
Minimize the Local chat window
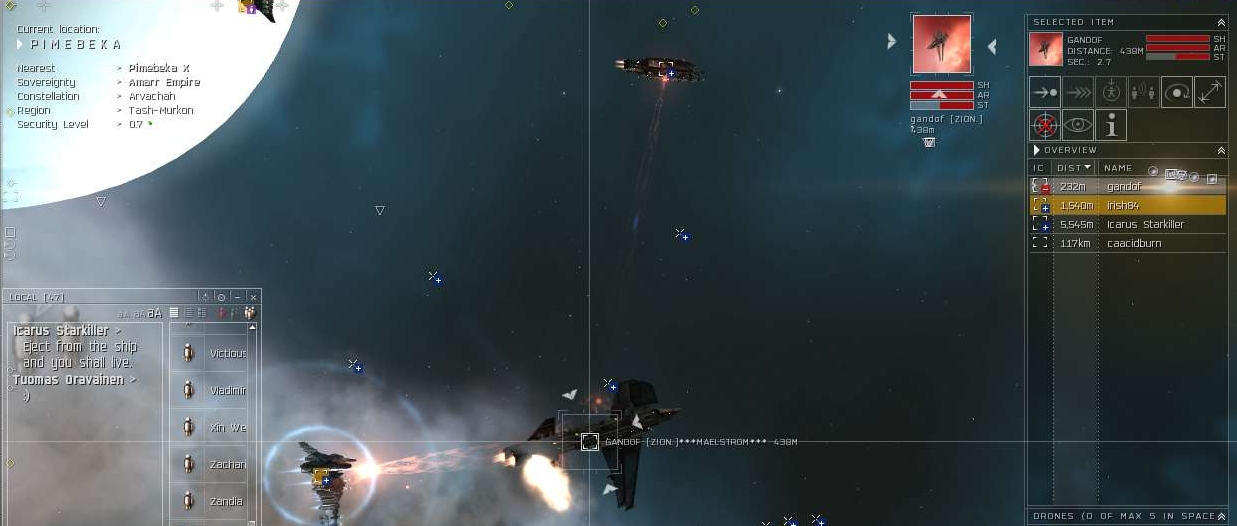click(x=237, y=297)
